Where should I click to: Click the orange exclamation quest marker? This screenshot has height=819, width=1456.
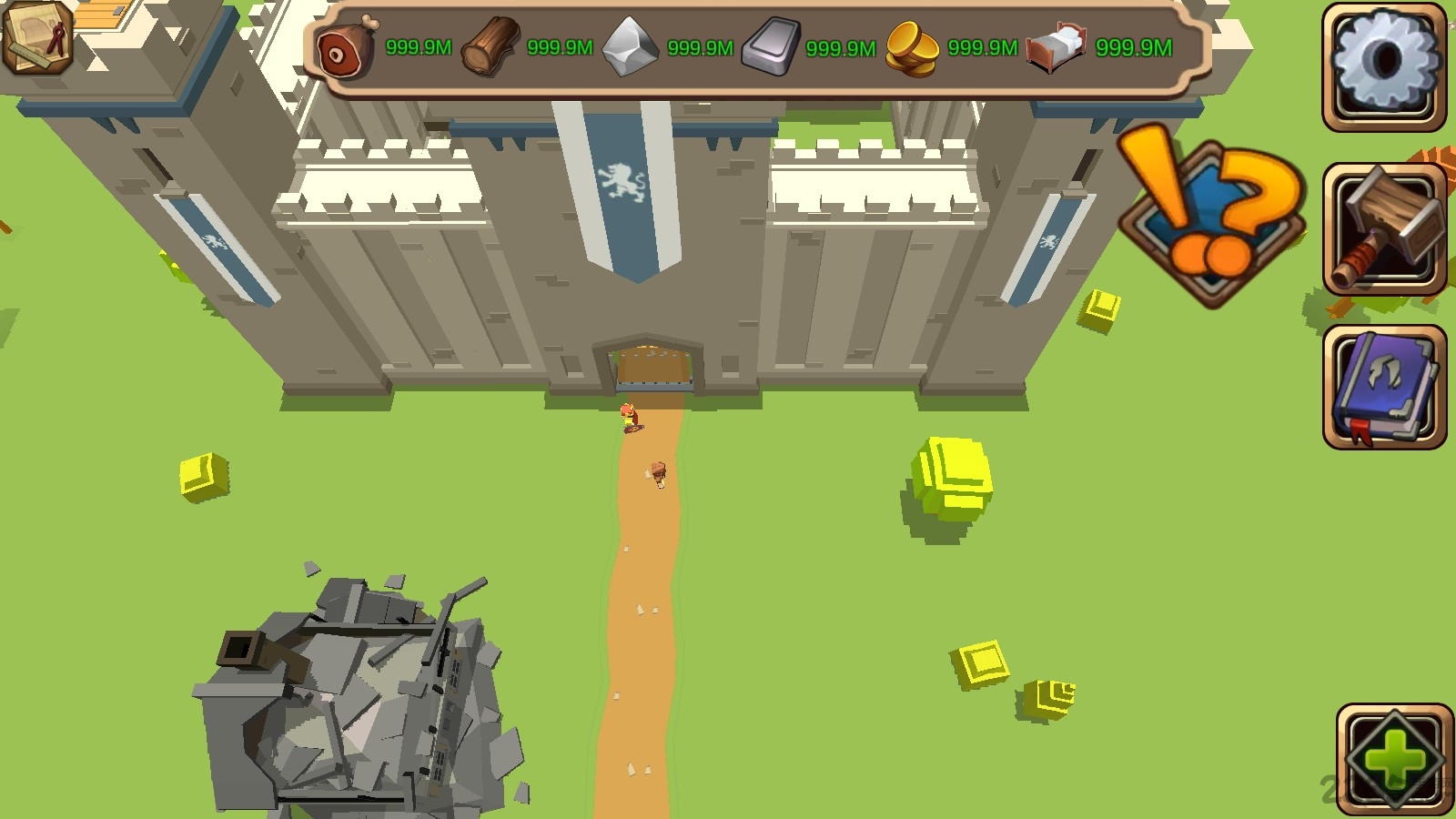point(1212,217)
